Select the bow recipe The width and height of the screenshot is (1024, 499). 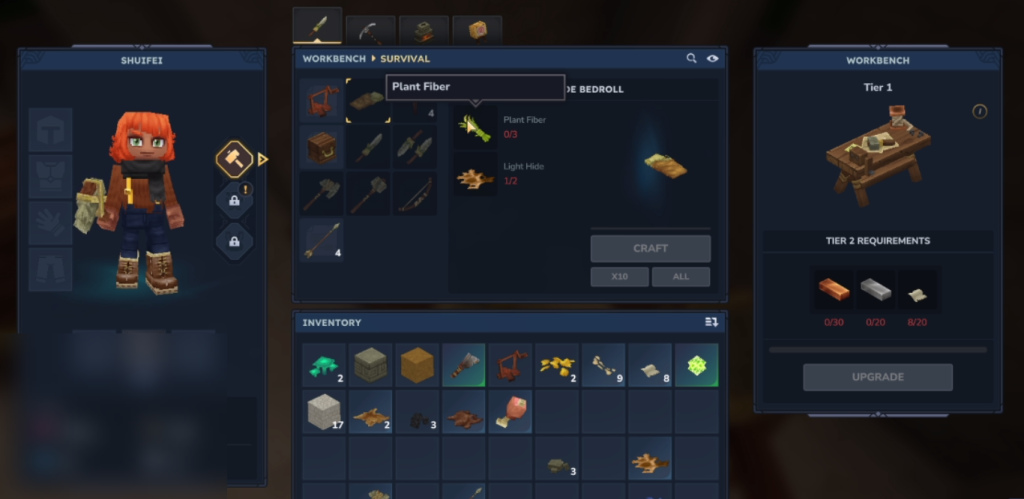coord(414,193)
